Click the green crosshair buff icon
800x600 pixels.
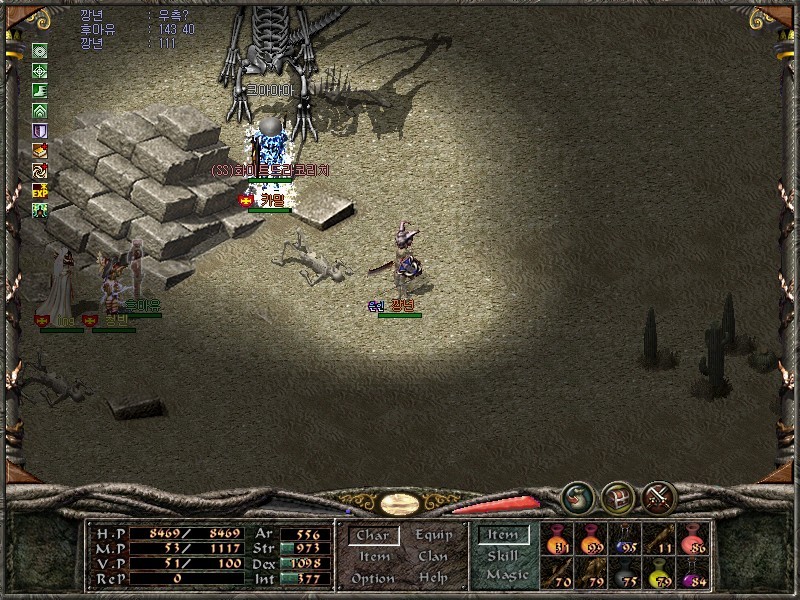pyautogui.click(x=40, y=71)
